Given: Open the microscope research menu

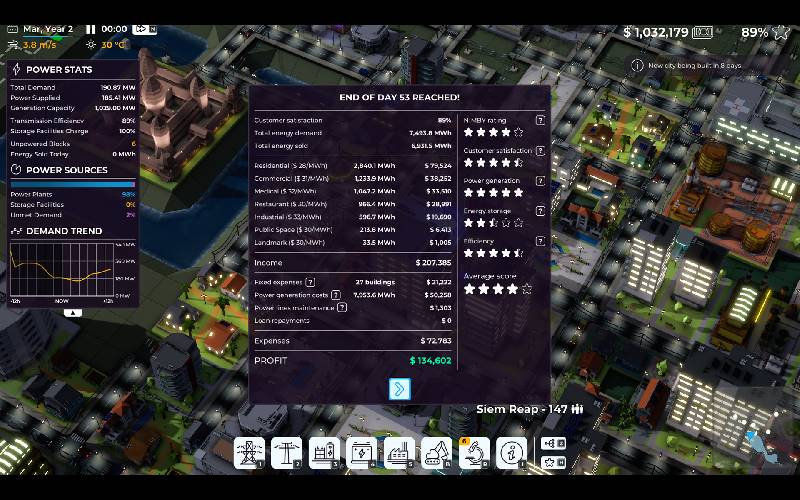Looking at the screenshot, I should click(x=474, y=452).
